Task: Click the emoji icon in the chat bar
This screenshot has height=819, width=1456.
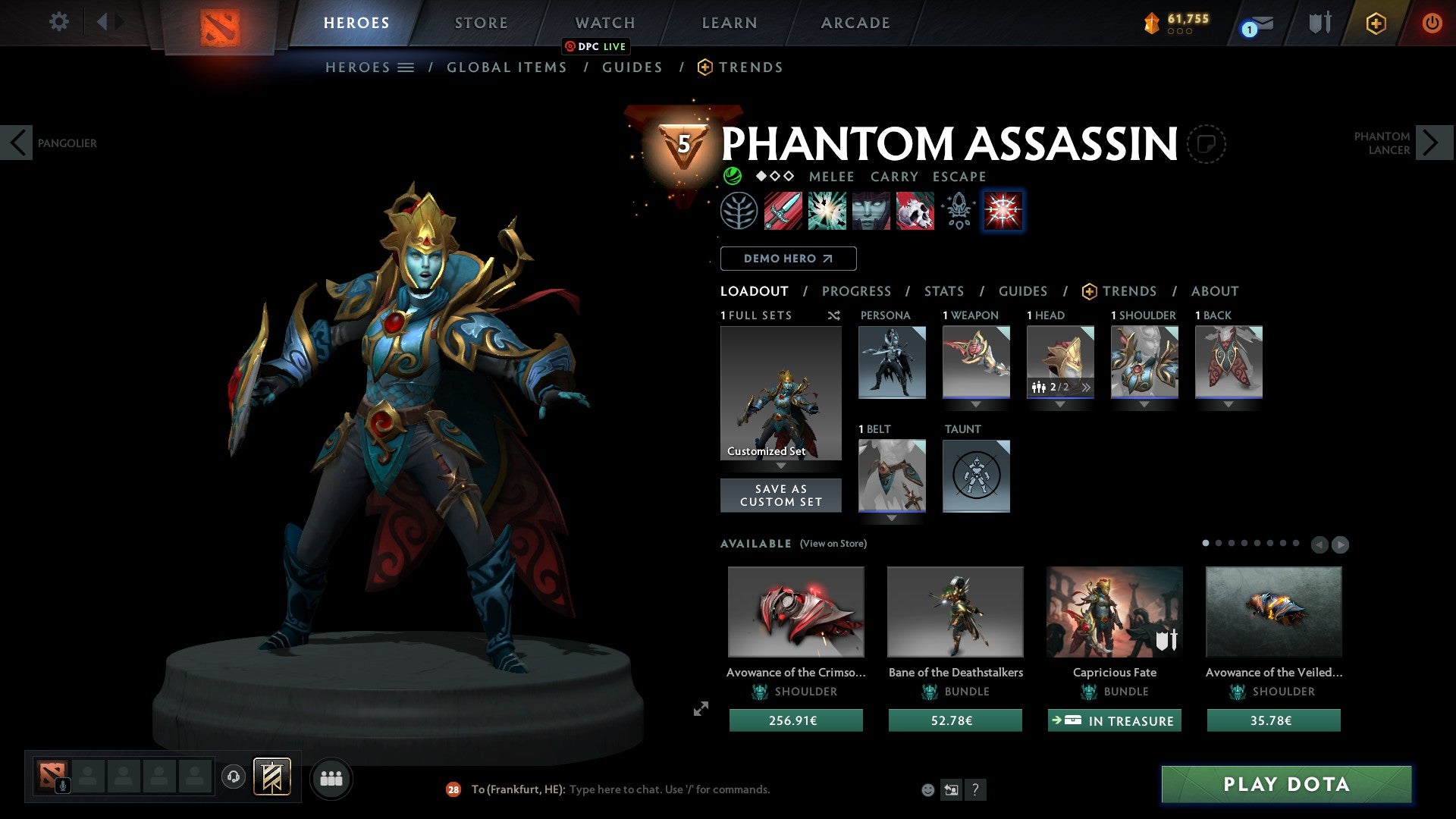Action: [927, 789]
